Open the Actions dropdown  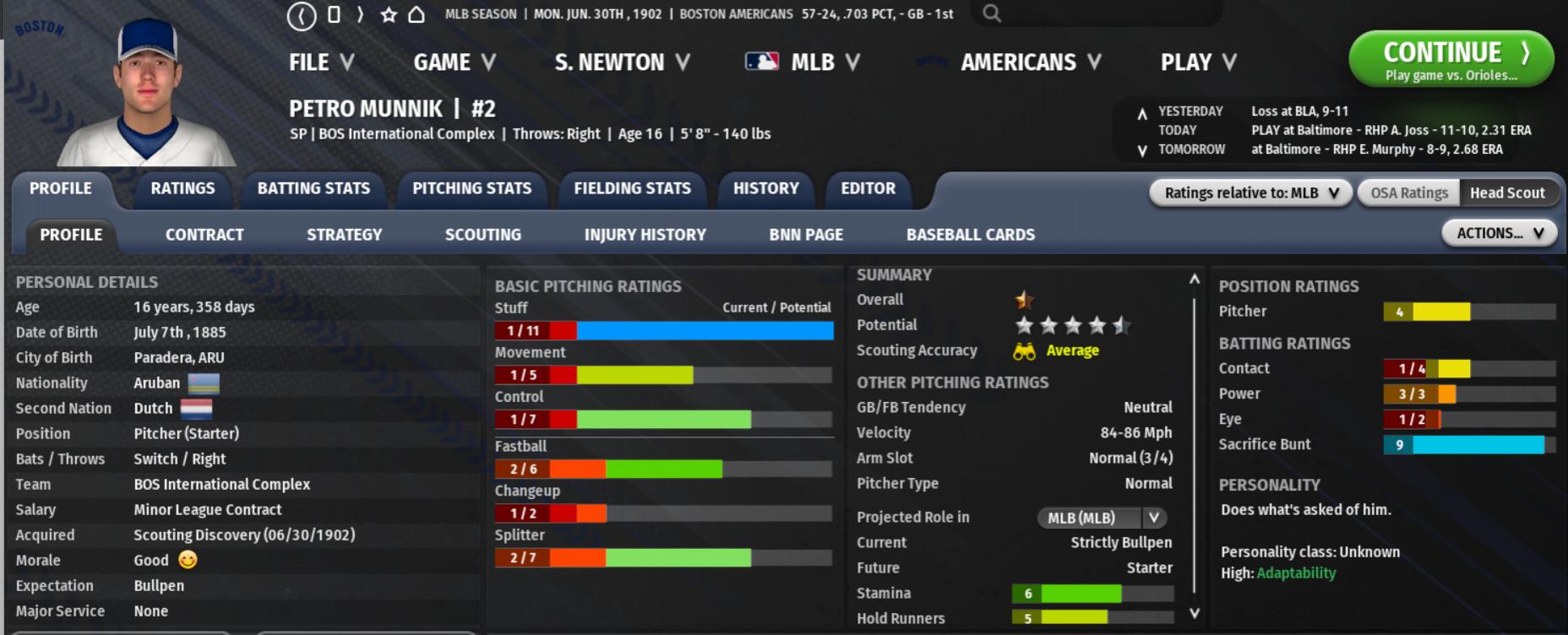point(1499,233)
